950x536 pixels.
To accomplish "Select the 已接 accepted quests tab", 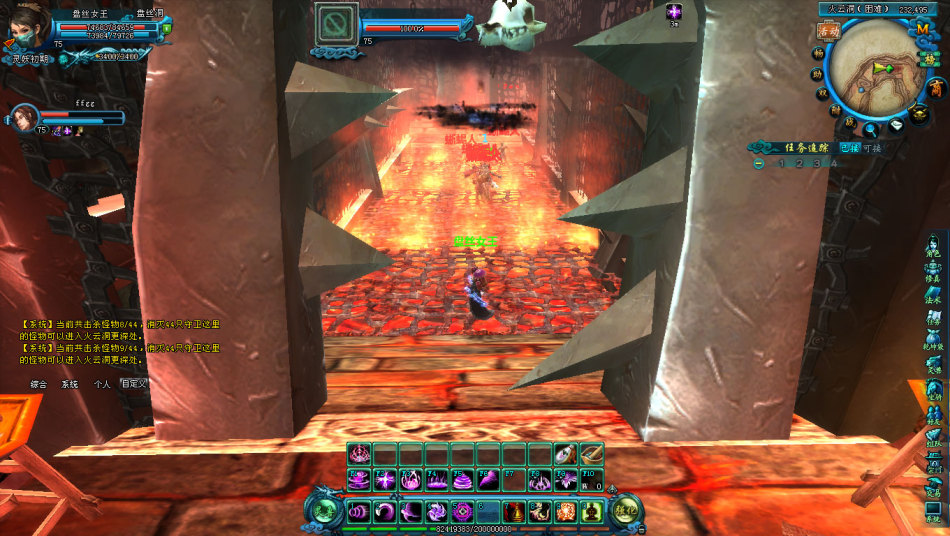I will pyautogui.click(x=849, y=148).
